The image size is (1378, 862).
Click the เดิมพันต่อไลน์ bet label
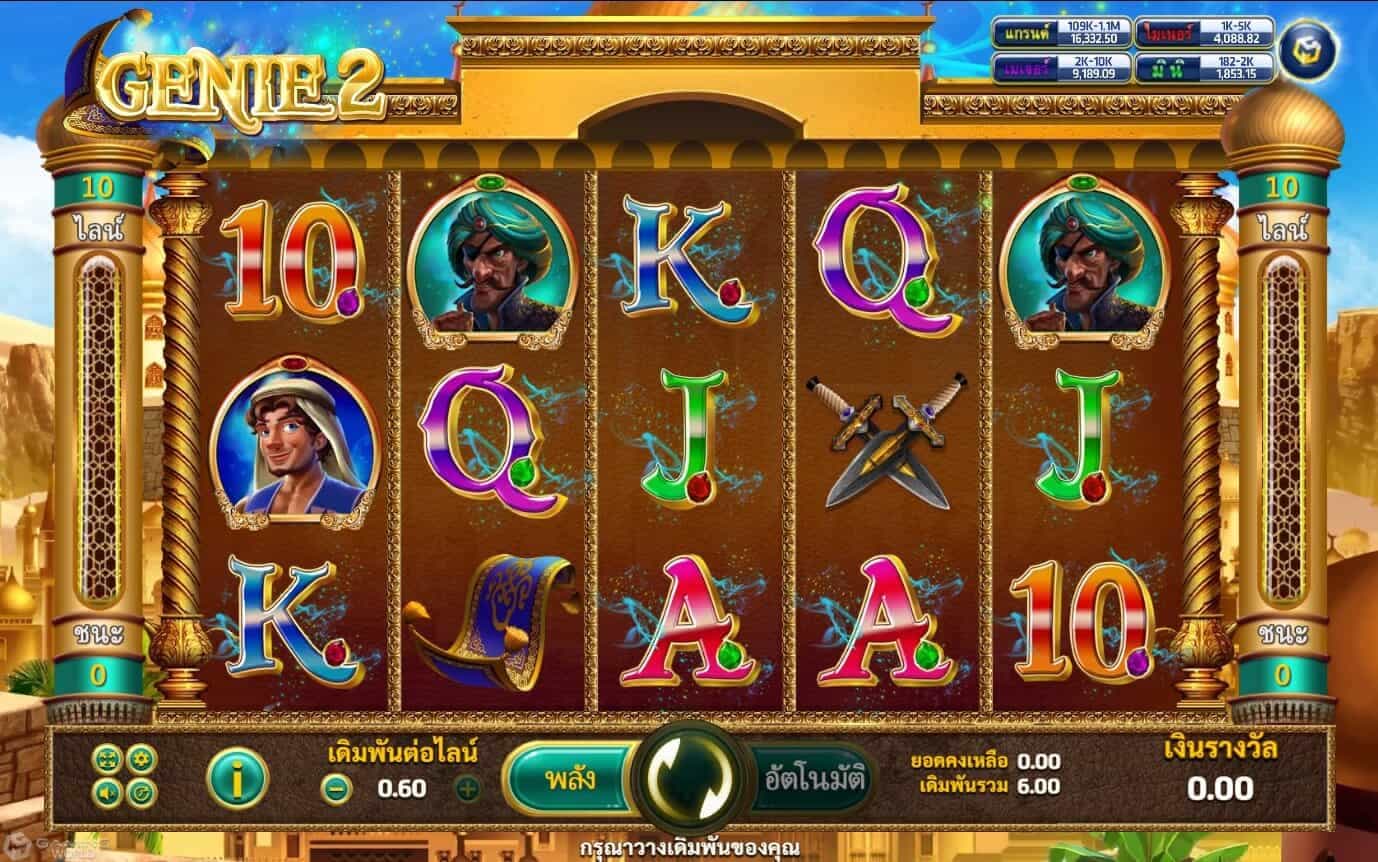click(403, 762)
